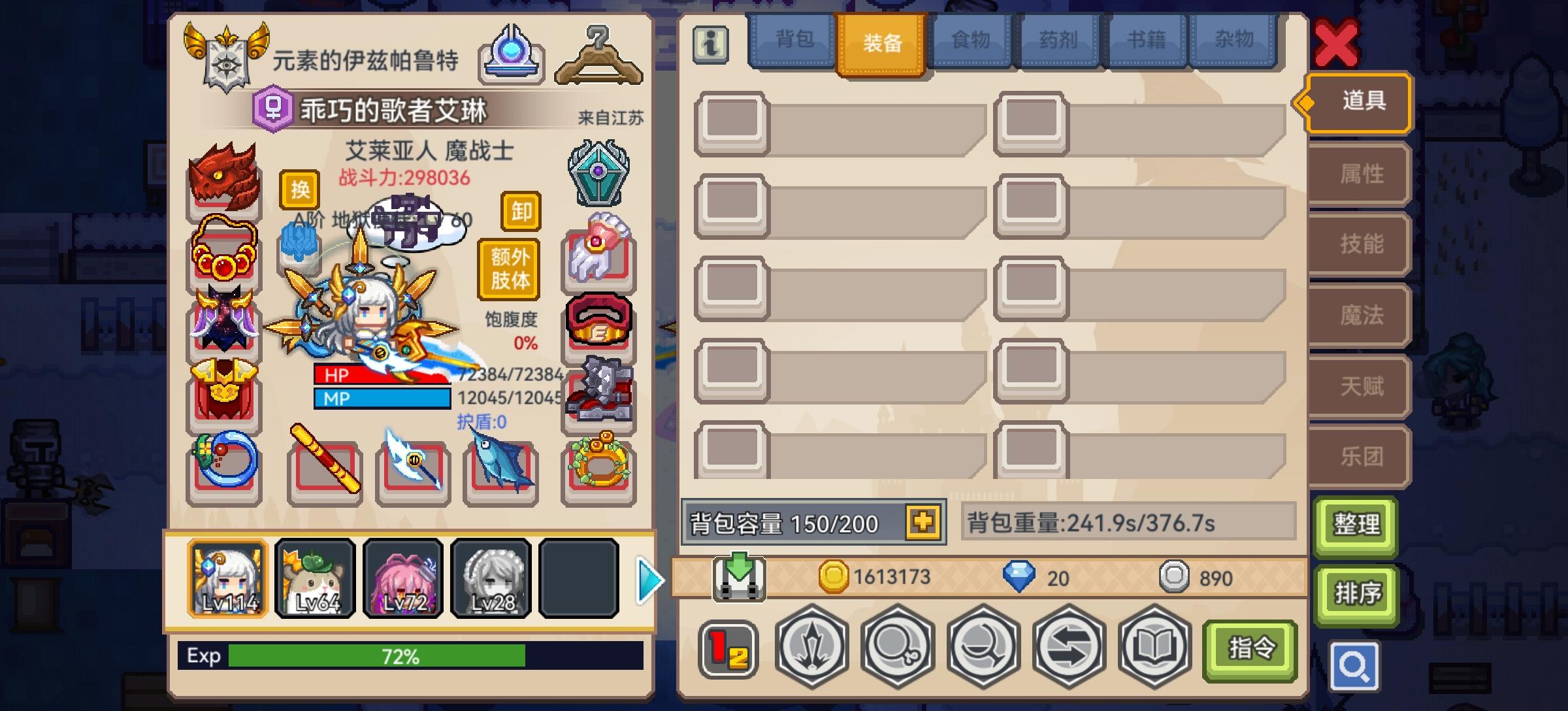Click the 卸 unequip button
The image size is (1568, 711).
tap(521, 212)
